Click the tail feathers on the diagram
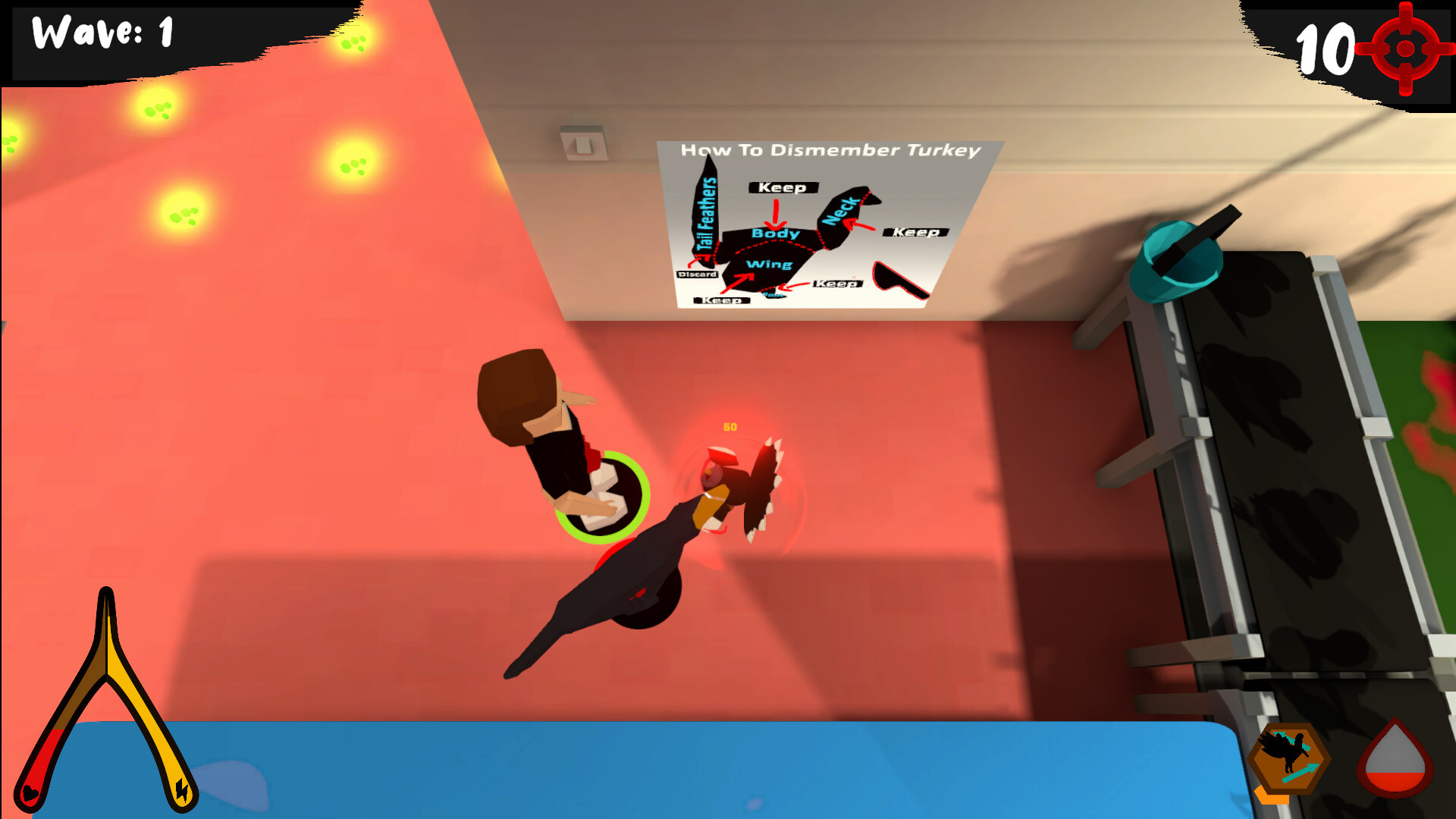This screenshot has height=819, width=1456. click(x=705, y=212)
